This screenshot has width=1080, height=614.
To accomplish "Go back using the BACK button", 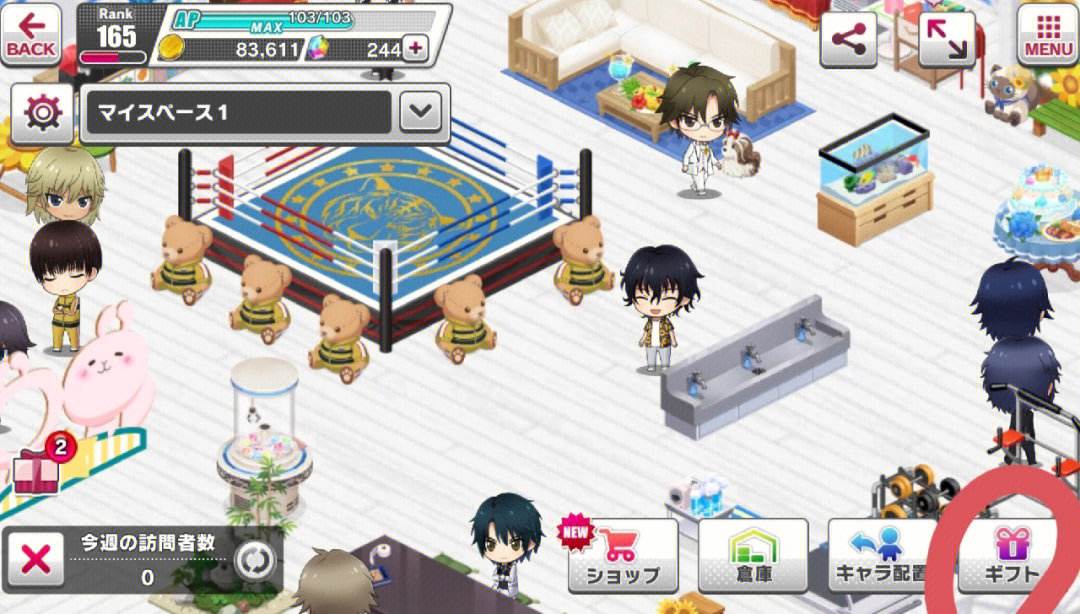I will coord(31,35).
